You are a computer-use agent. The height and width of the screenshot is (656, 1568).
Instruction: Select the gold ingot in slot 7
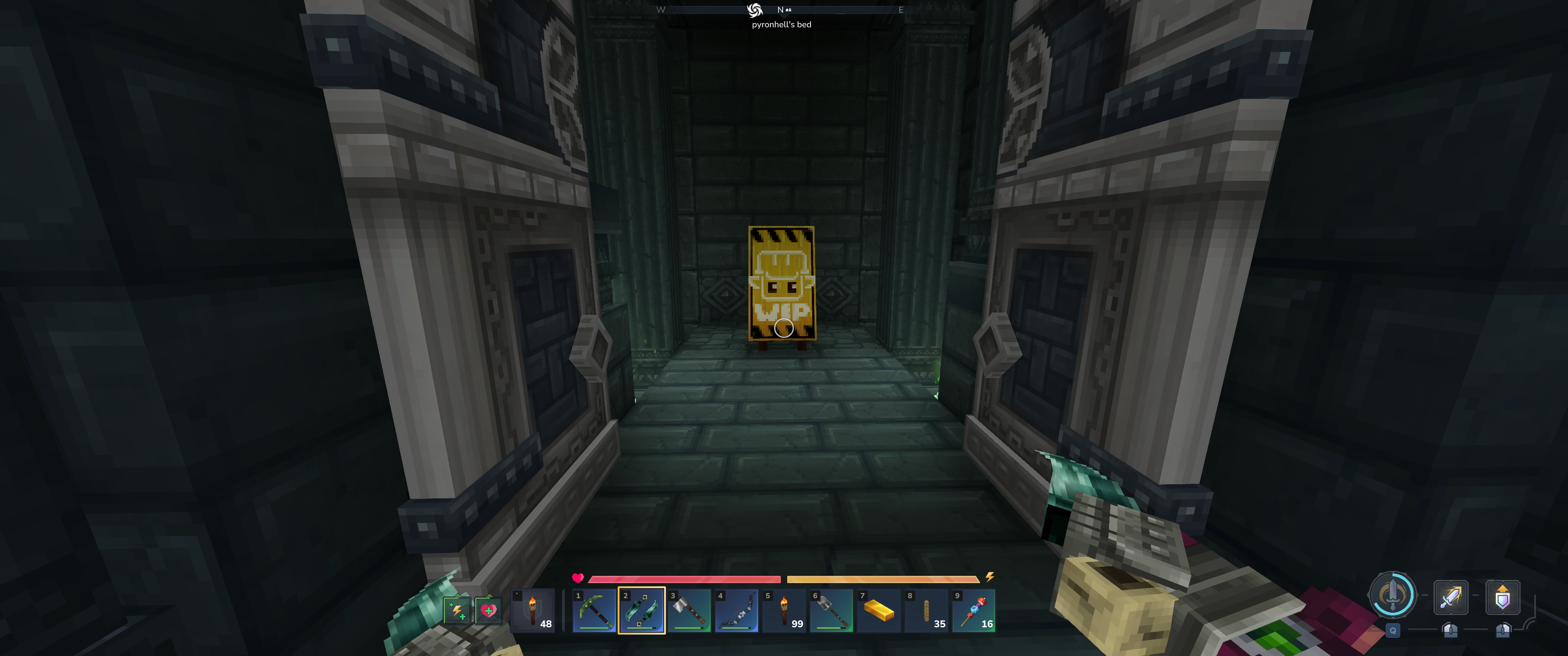[x=879, y=610]
